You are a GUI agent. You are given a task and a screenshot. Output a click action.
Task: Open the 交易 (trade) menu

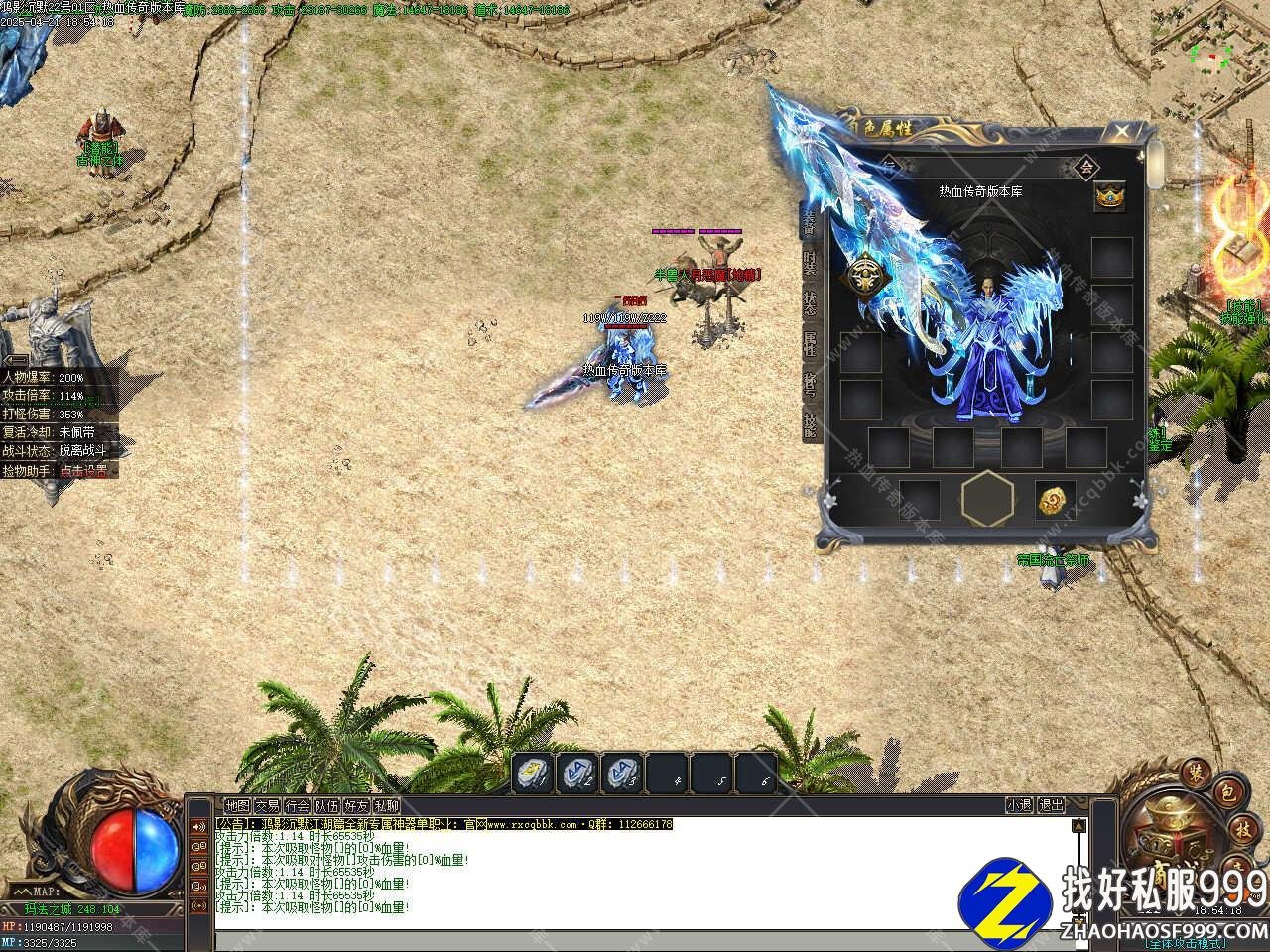[267, 806]
